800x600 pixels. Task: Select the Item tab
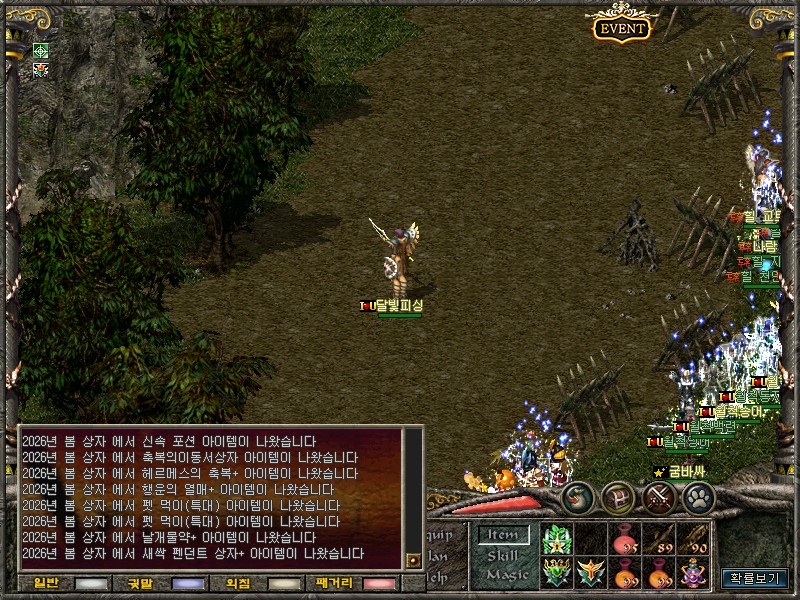pyautogui.click(x=502, y=535)
